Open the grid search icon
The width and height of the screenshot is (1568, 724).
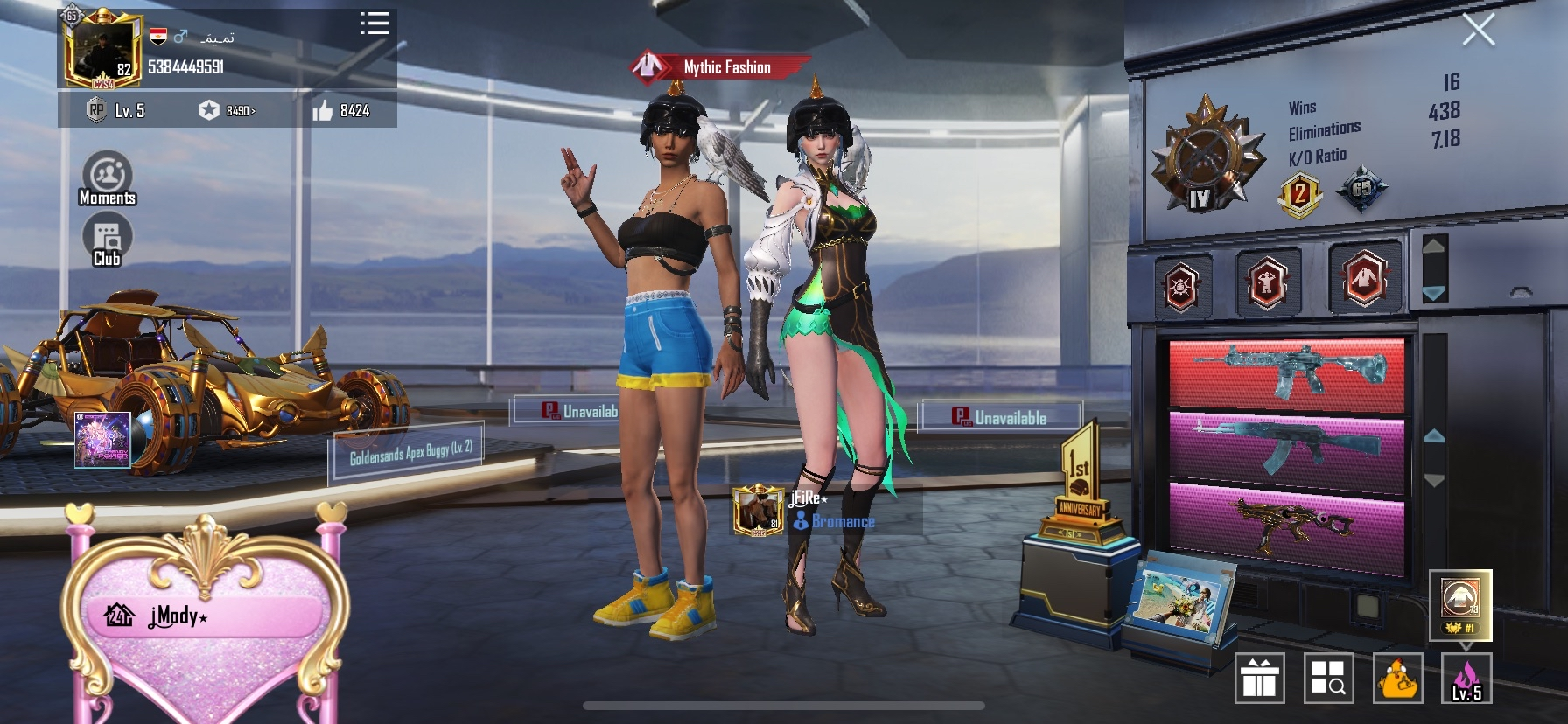[1328, 678]
